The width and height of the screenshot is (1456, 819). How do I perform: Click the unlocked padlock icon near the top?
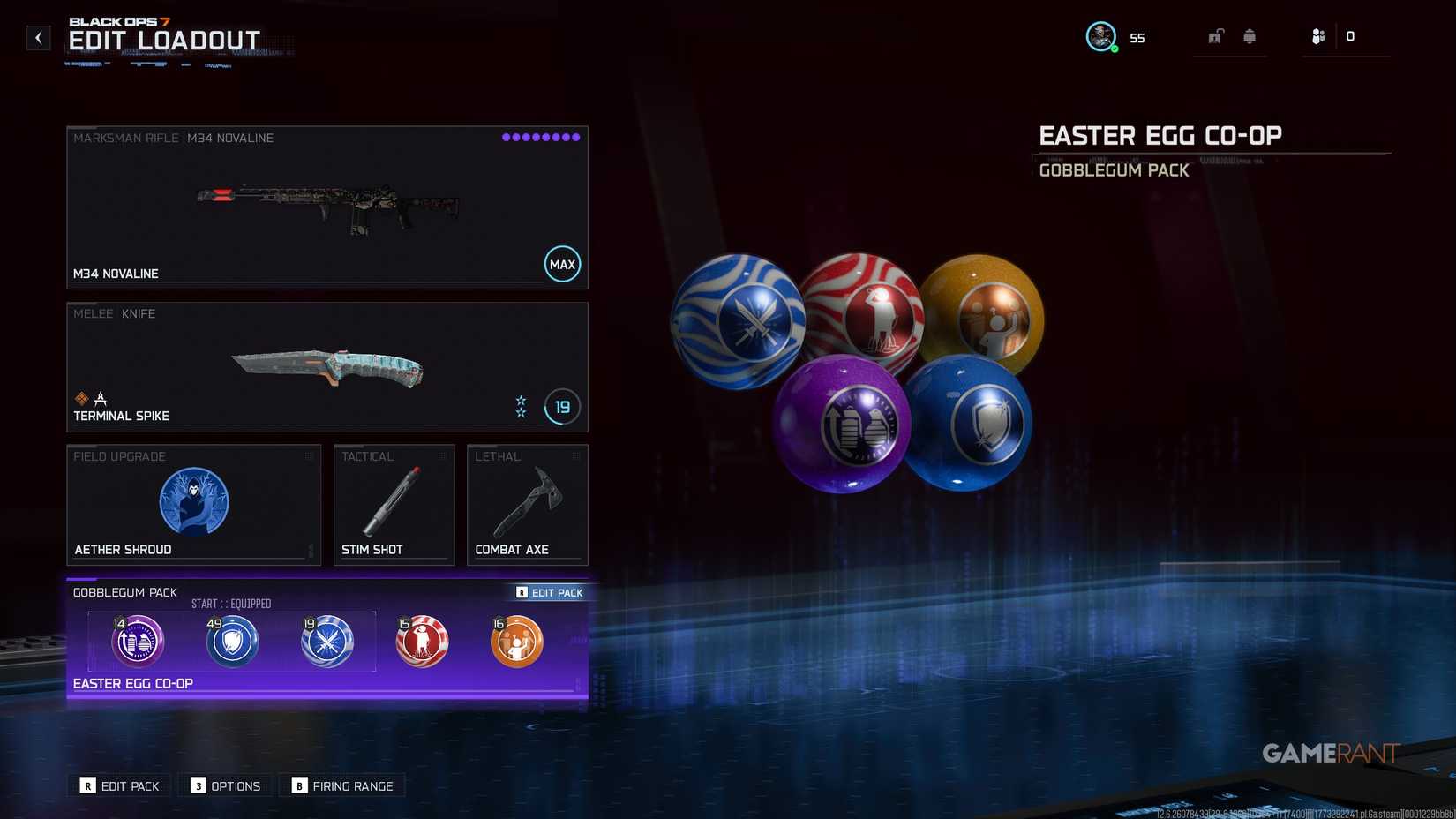click(1215, 36)
